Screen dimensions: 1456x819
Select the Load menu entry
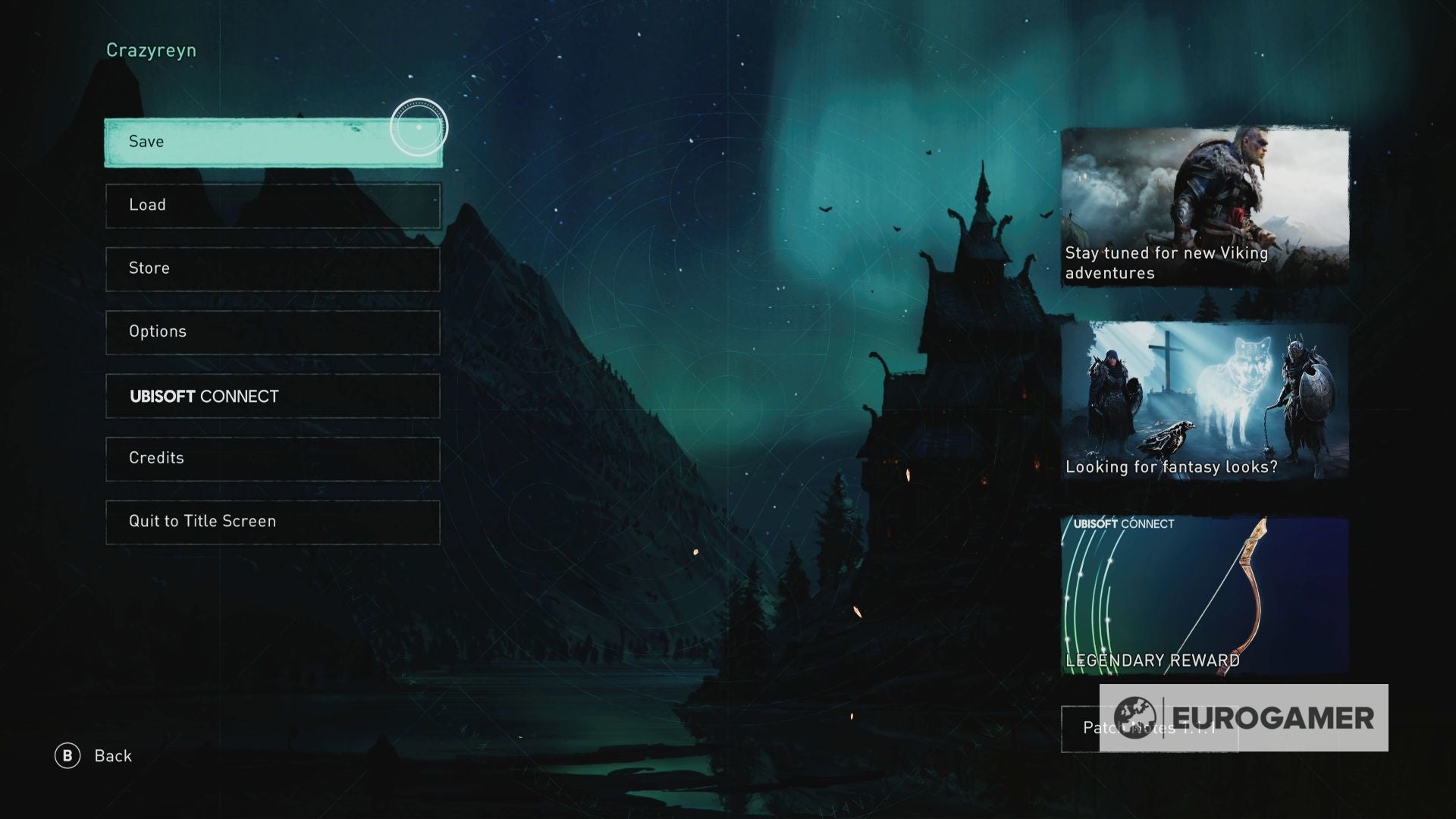(x=273, y=205)
